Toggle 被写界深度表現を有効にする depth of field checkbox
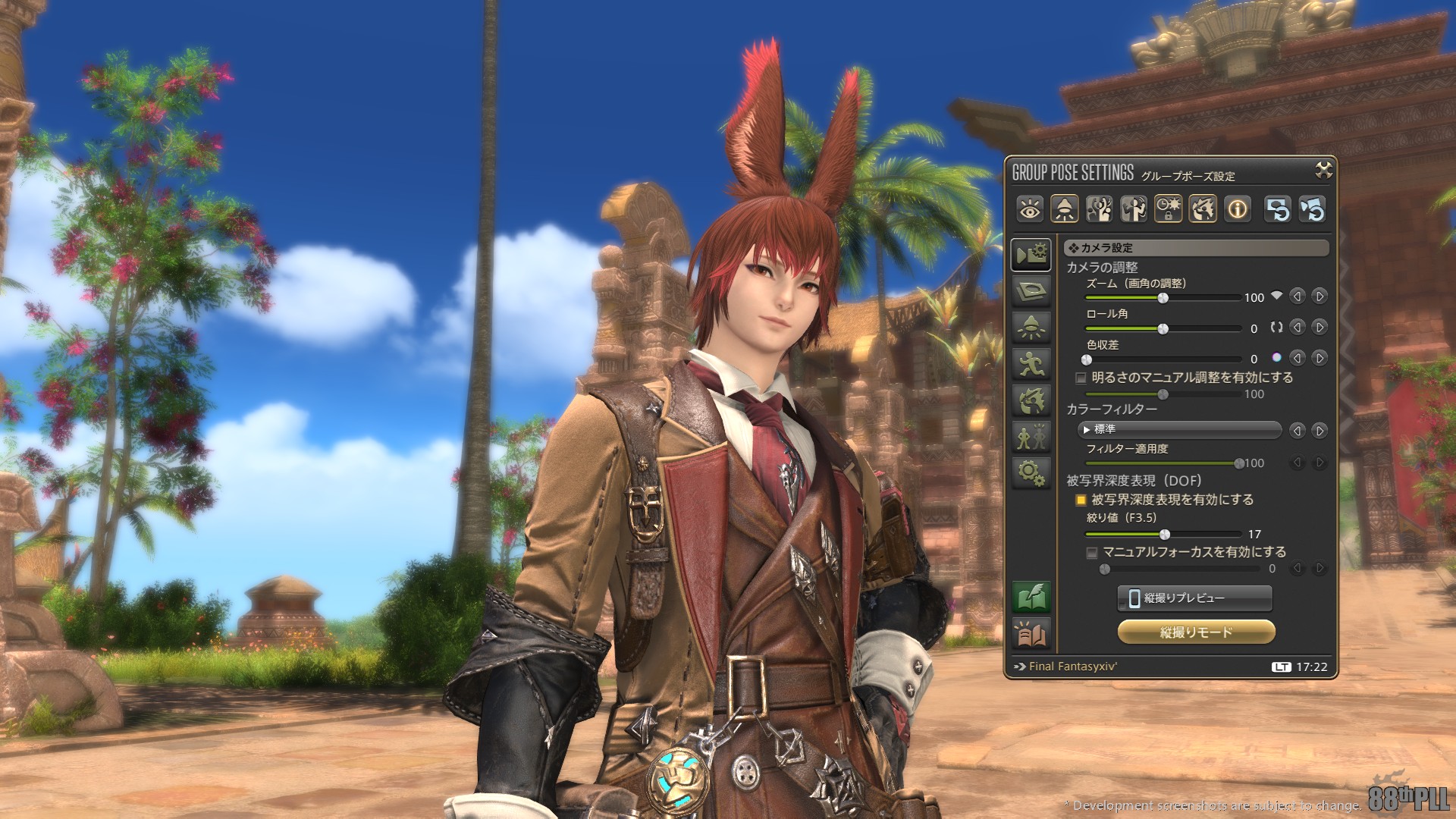Screen dimensions: 1456x819 click(1081, 500)
